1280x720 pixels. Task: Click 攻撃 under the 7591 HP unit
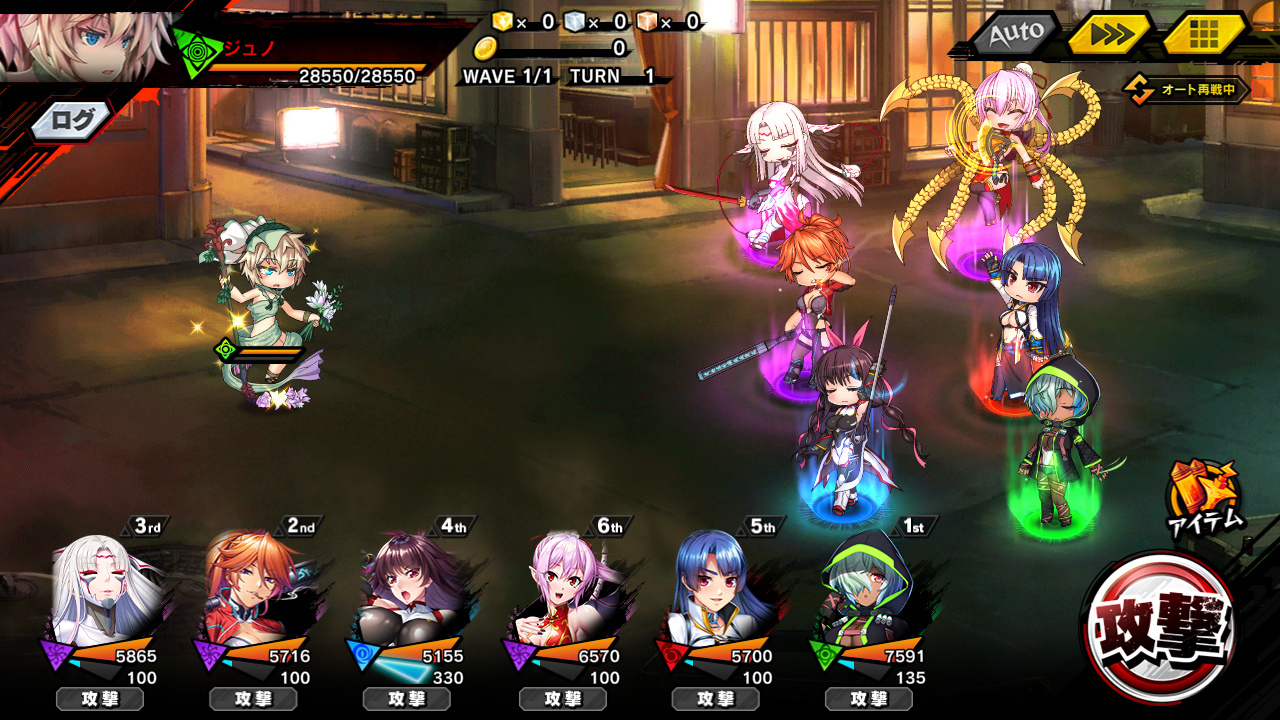click(868, 699)
